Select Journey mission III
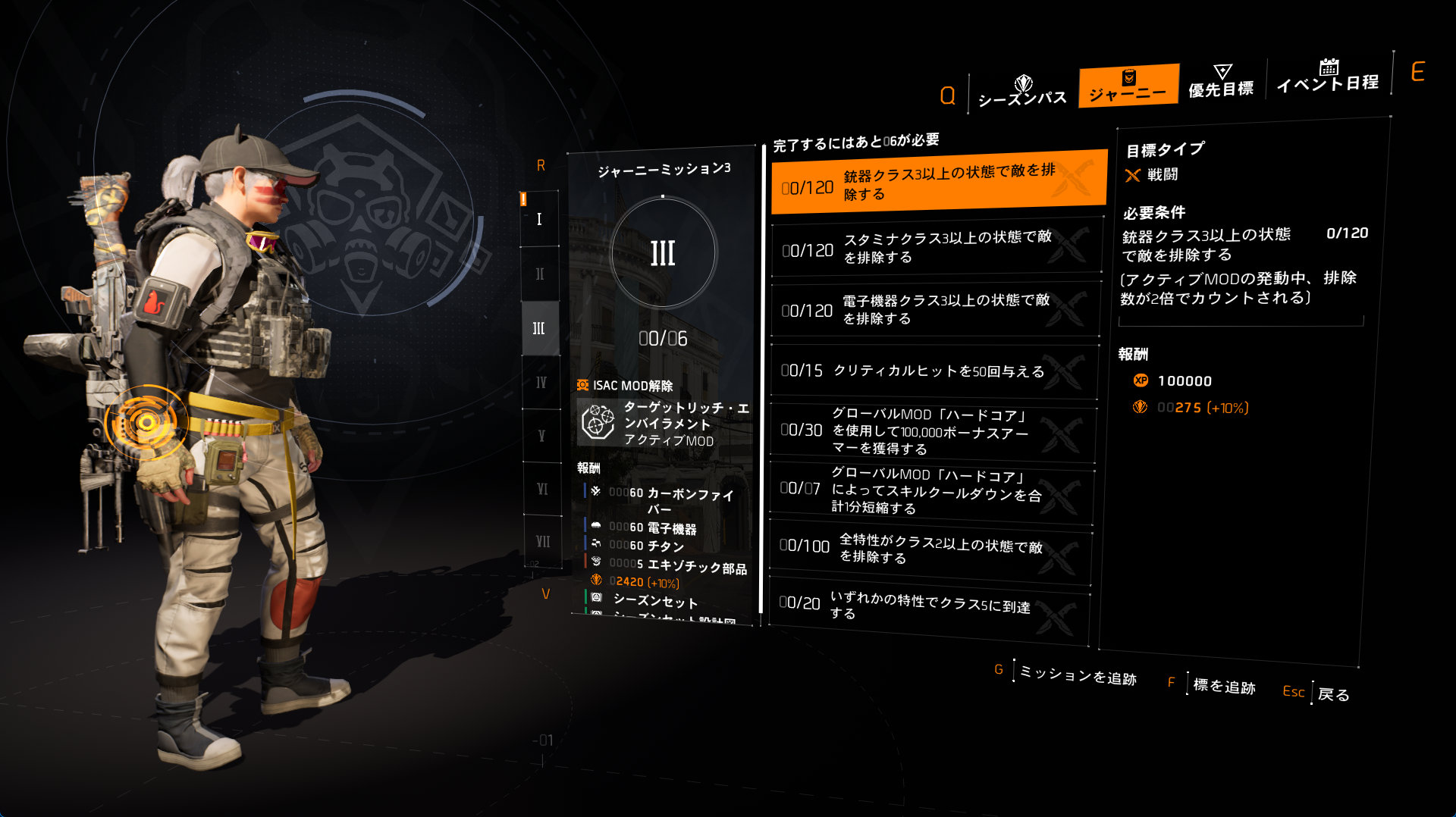This screenshot has width=1456, height=817. click(539, 328)
